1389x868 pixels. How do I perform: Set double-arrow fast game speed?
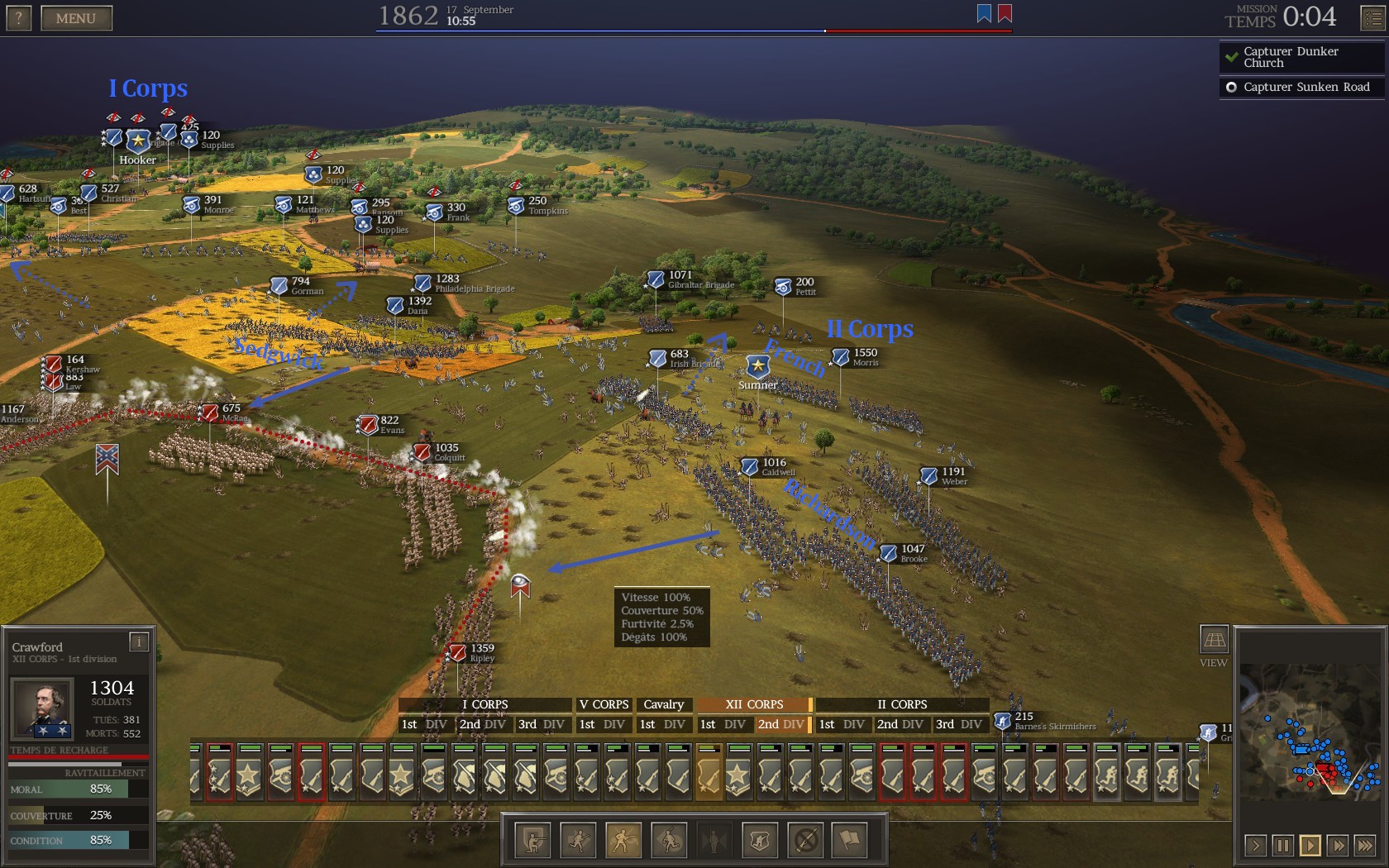[1338, 845]
